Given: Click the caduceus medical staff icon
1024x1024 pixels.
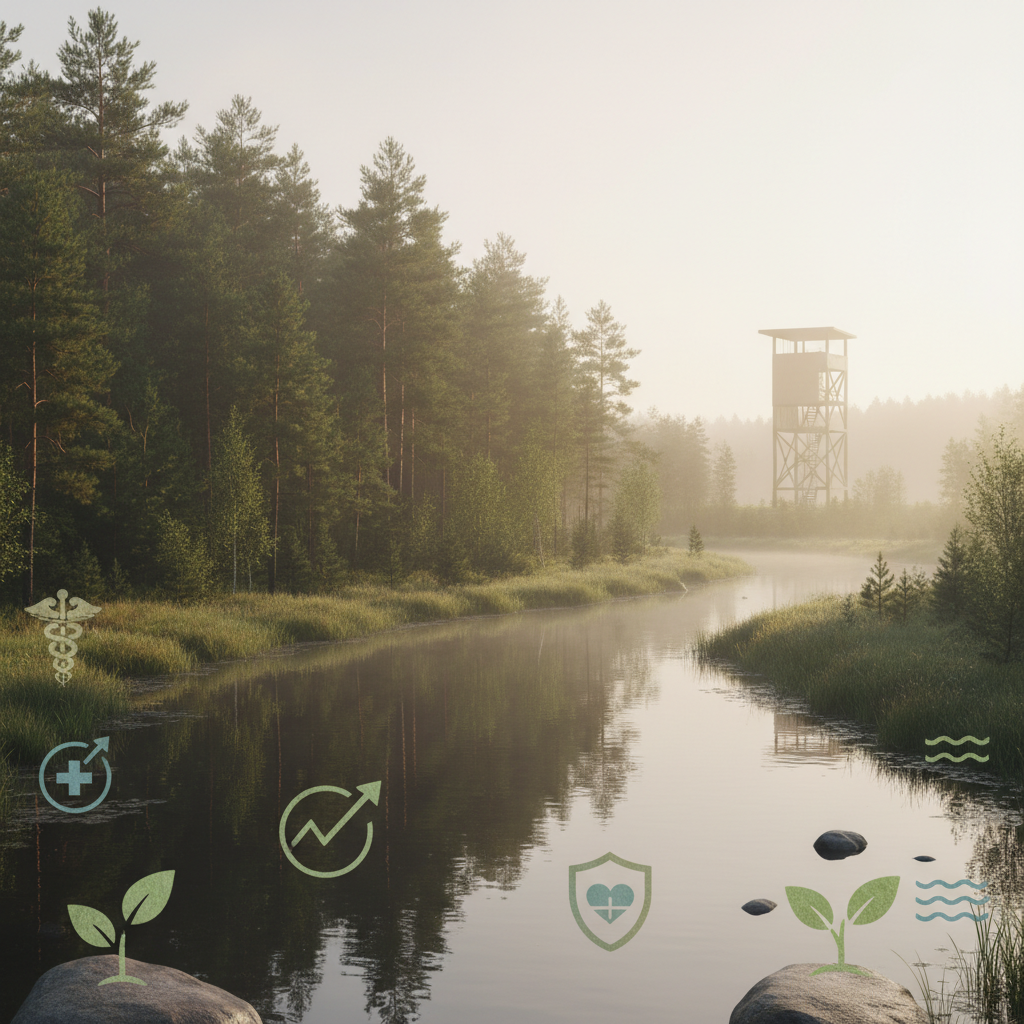Looking at the screenshot, I should tap(63, 635).
